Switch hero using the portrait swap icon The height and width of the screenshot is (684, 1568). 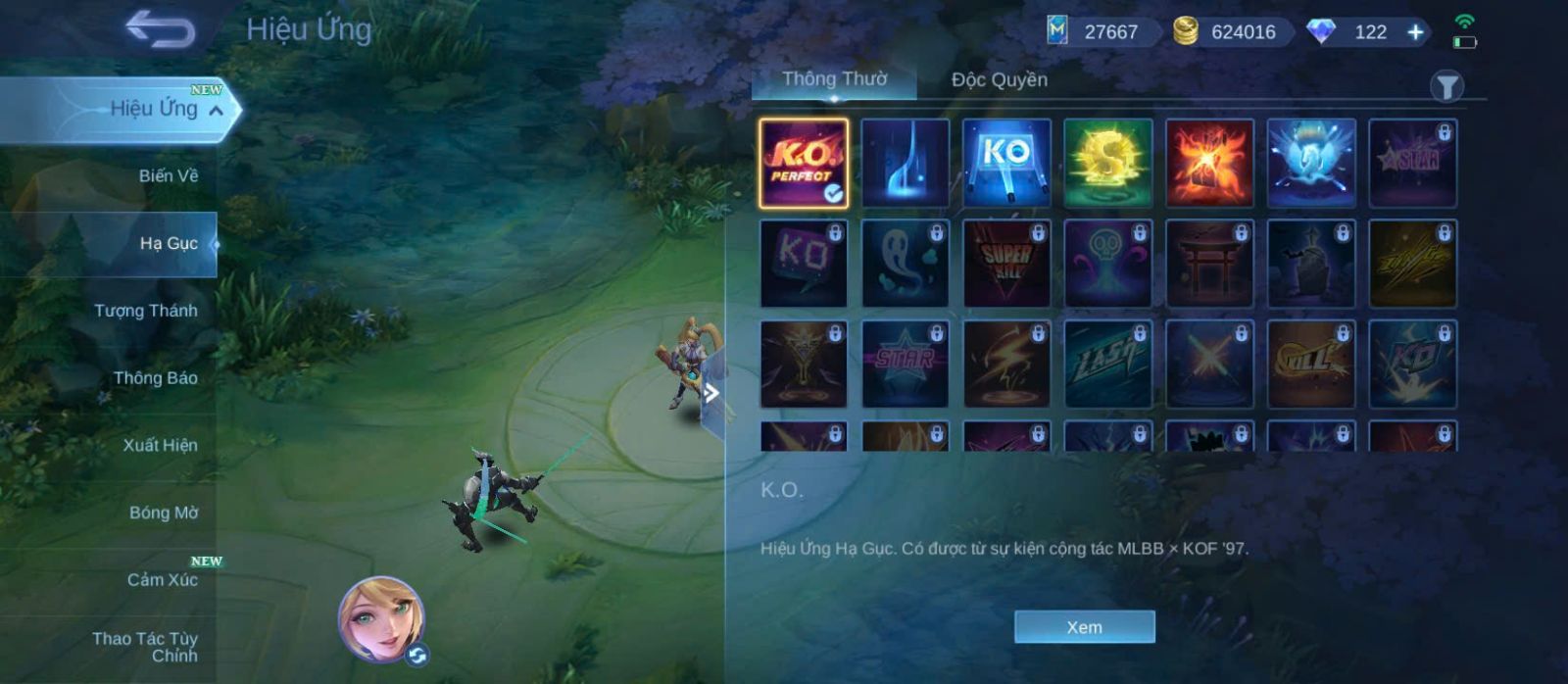pyautogui.click(x=417, y=656)
